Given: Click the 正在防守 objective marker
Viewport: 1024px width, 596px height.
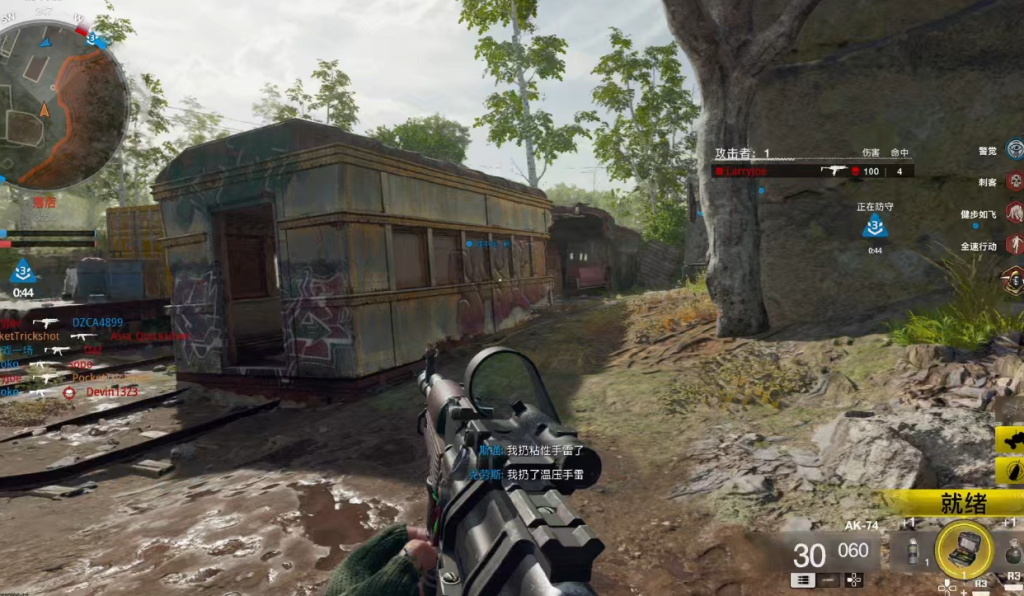Looking at the screenshot, I should point(875,225).
